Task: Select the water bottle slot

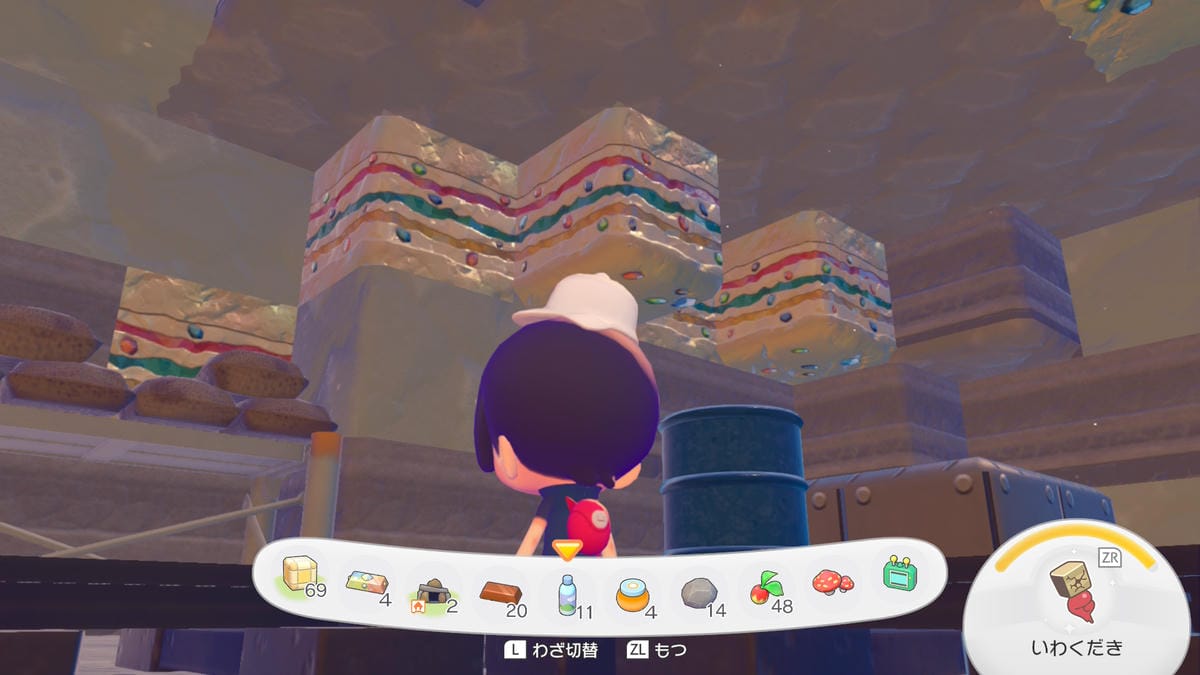Action: pyautogui.click(x=567, y=594)
